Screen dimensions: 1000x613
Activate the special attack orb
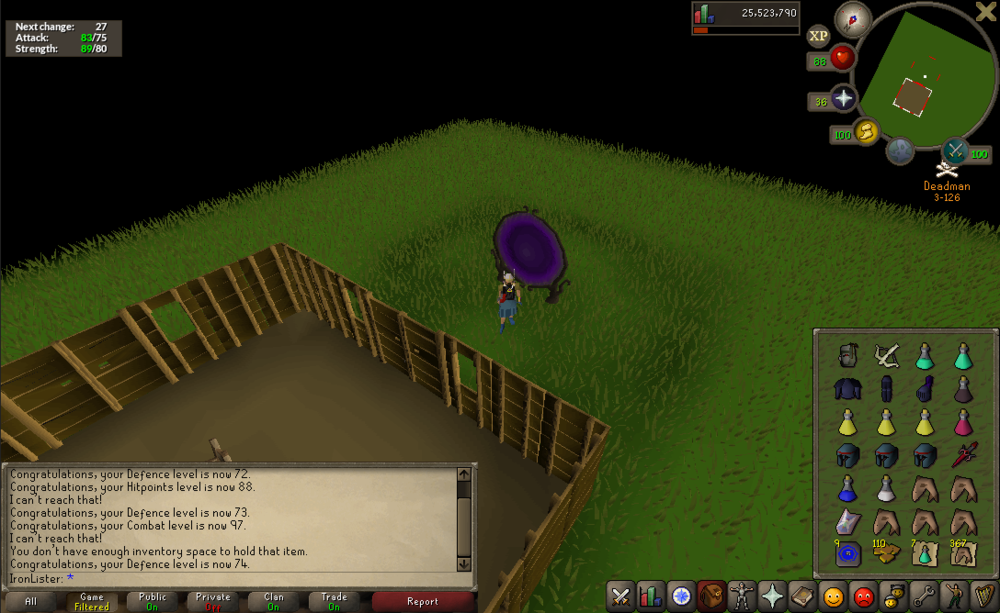(955, 151)
